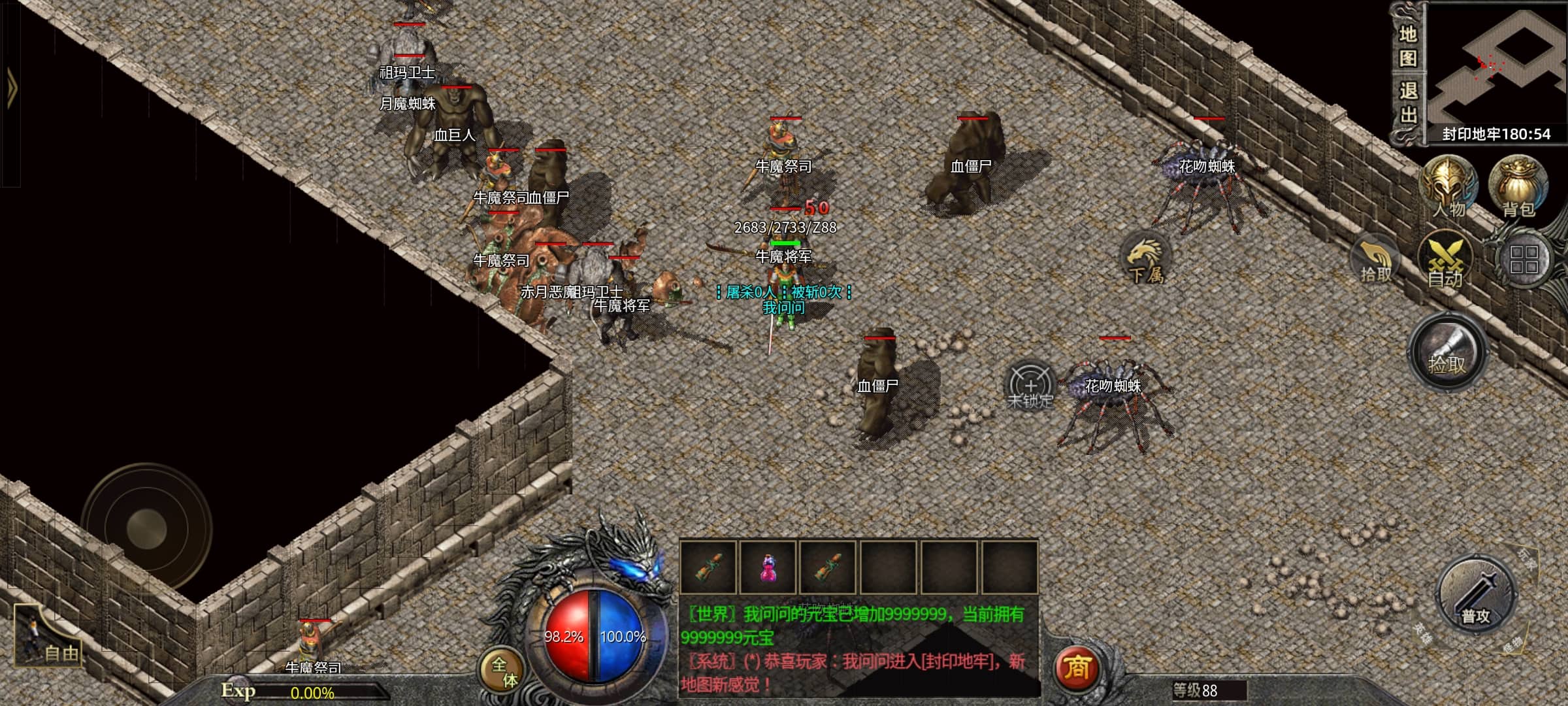This screenshot has width=1568, height=706.
Task: Expand the left-edge arrow panel
Action: coord(11,88)
